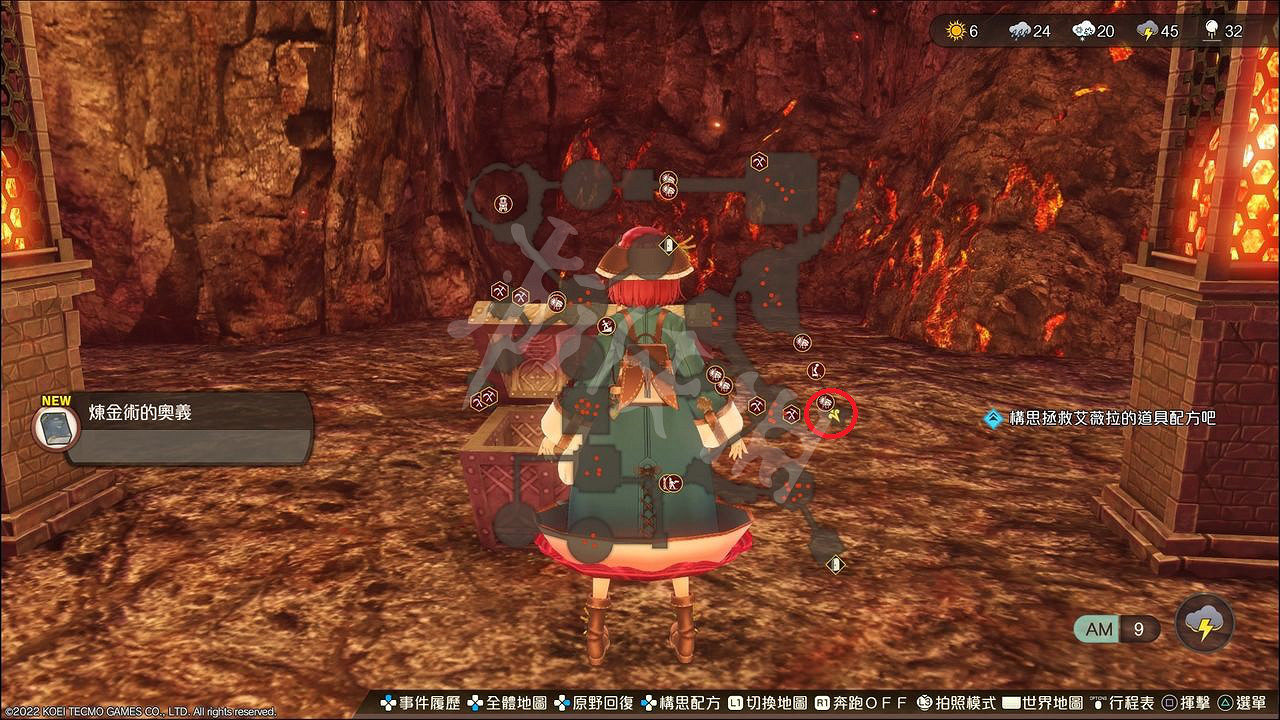
Task: Click the rain weather icon showing 24
Action: click(x=1019, y=31)
